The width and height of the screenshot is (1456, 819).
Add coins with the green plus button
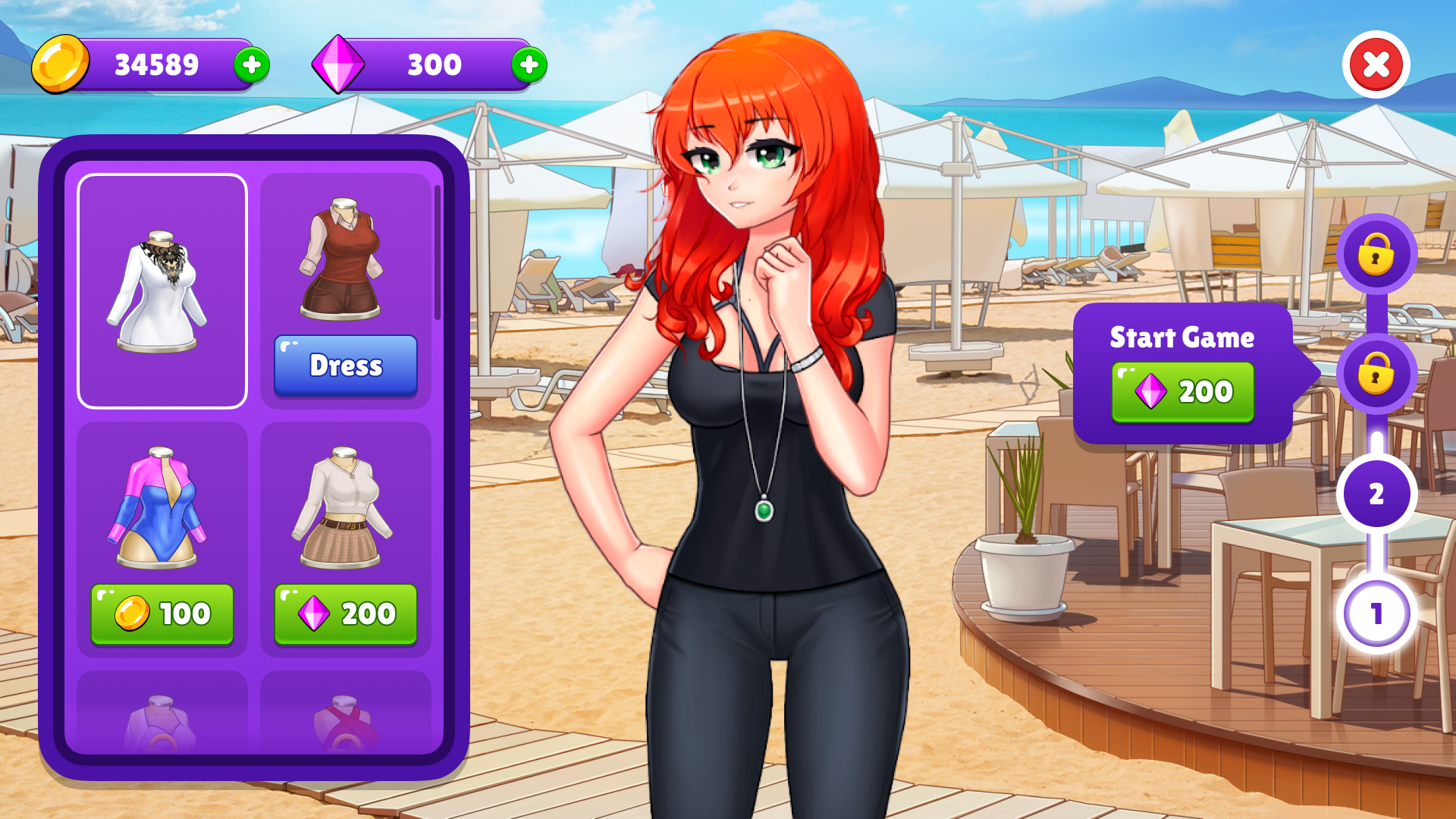pos(253,64)
